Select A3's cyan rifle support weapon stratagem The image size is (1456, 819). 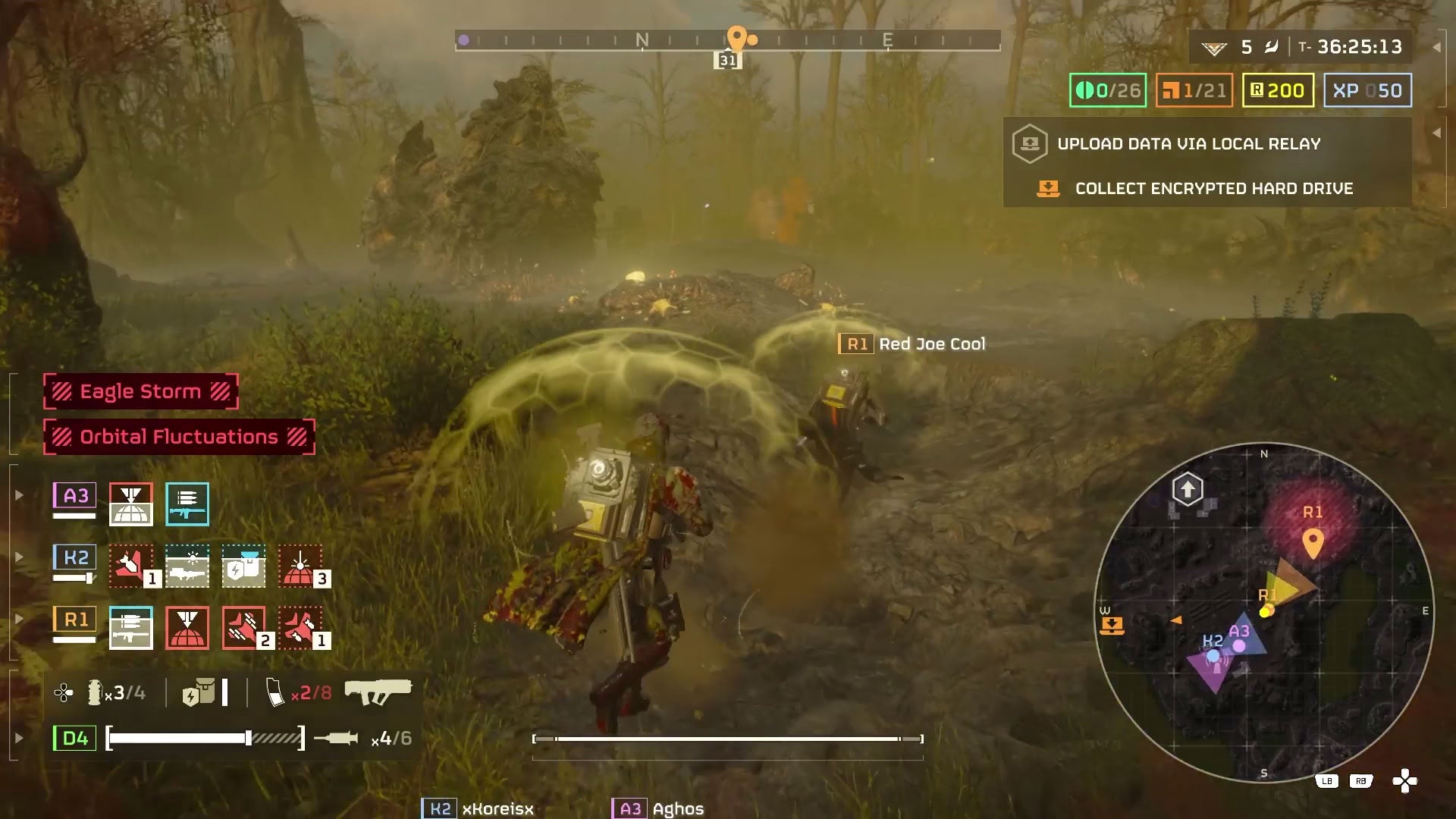coord(187,504)
